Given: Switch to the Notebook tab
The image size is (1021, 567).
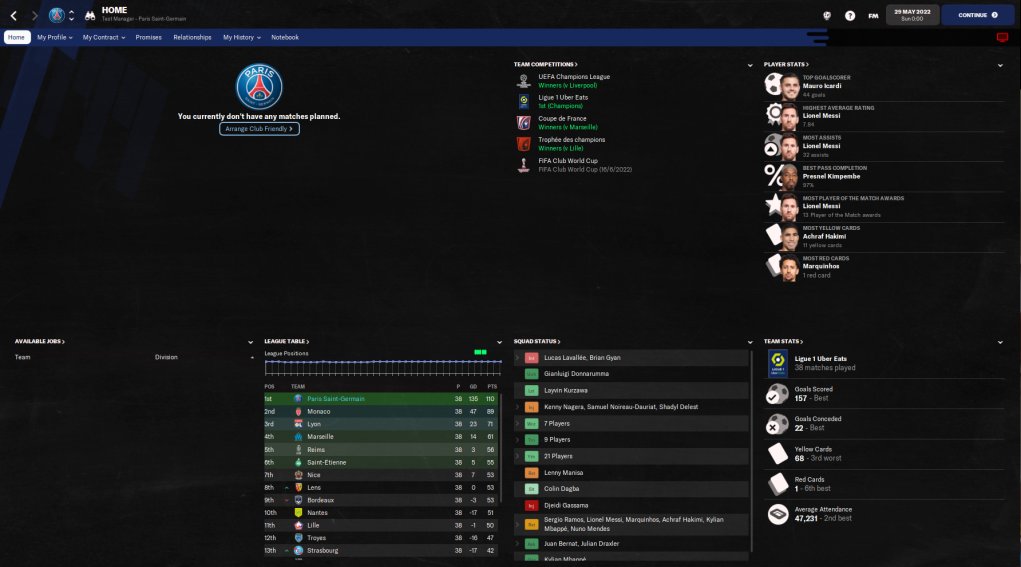Looking at the screenshot, I should (285, 37).
